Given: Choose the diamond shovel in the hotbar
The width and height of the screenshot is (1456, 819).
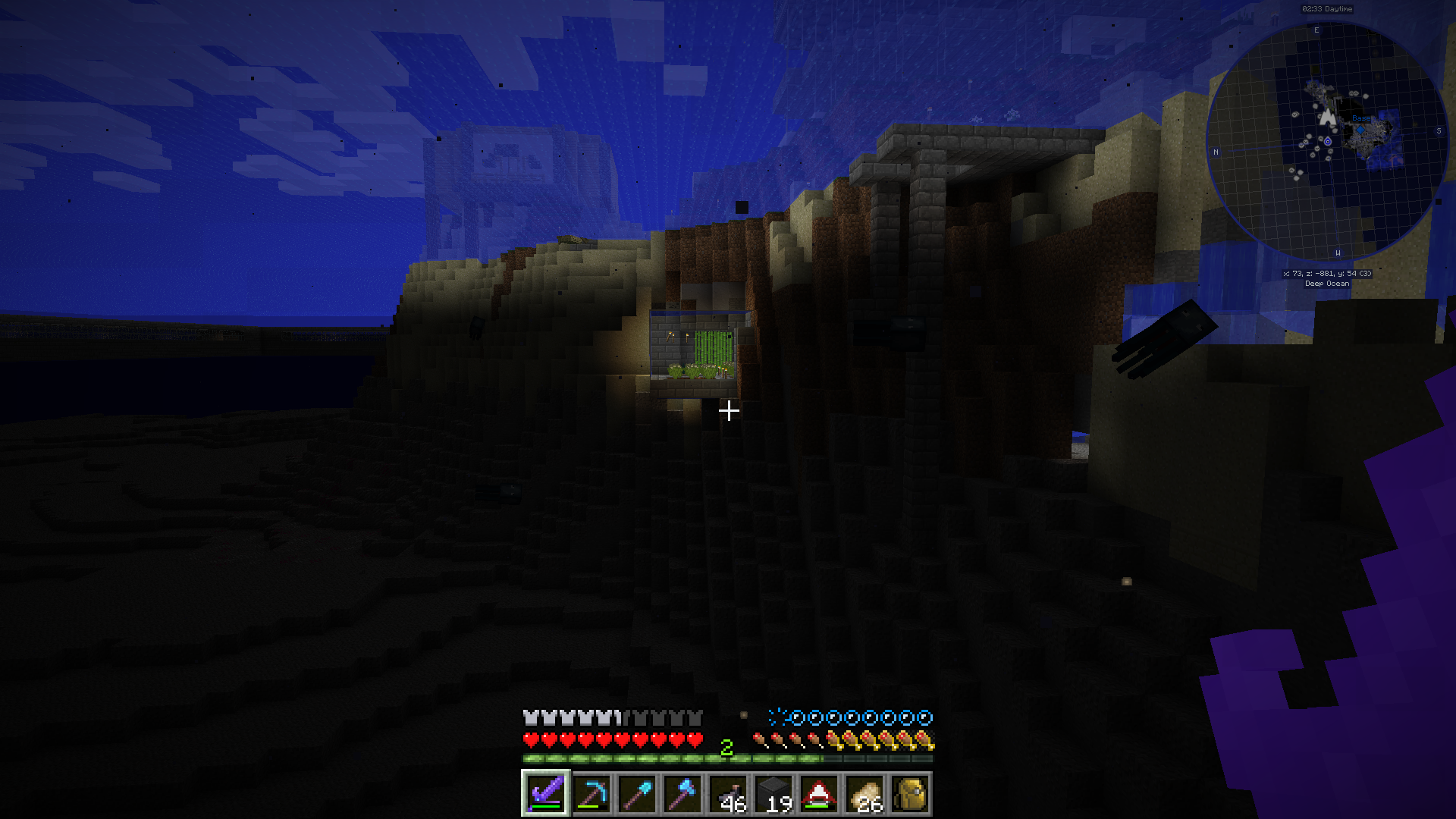Looking at the screenshot, I should point(637,794).
